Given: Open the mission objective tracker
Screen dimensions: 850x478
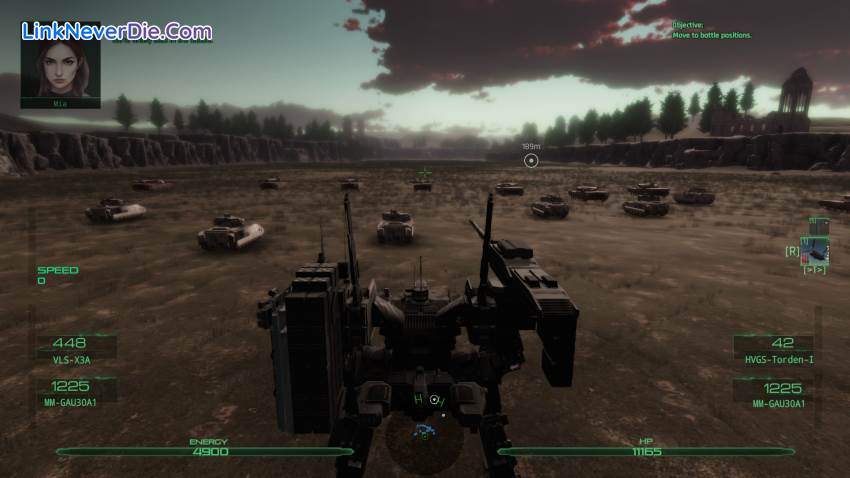Looking at the screenshot, I should tap(711, 30).
